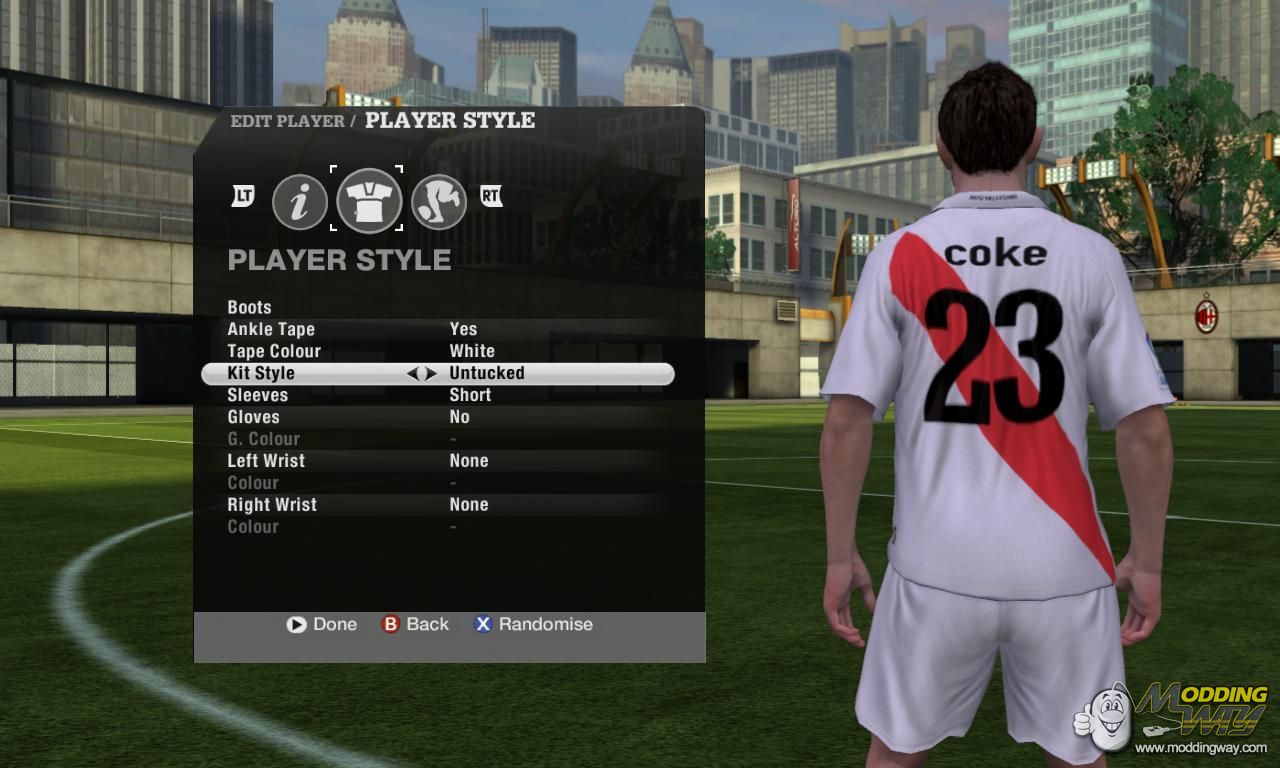The width and height of the screenshot is (1280, 768).
Task: Click the right arrow on Kit Style
Action: 431,373
